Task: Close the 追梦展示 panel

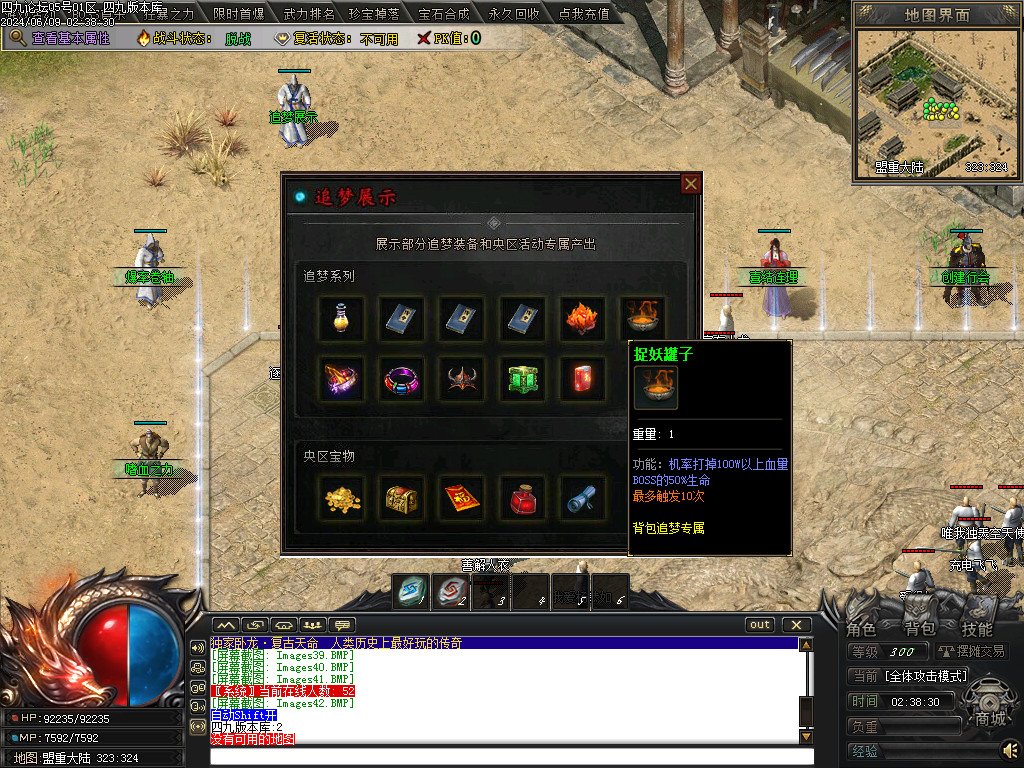Action: tap(690, 184)
